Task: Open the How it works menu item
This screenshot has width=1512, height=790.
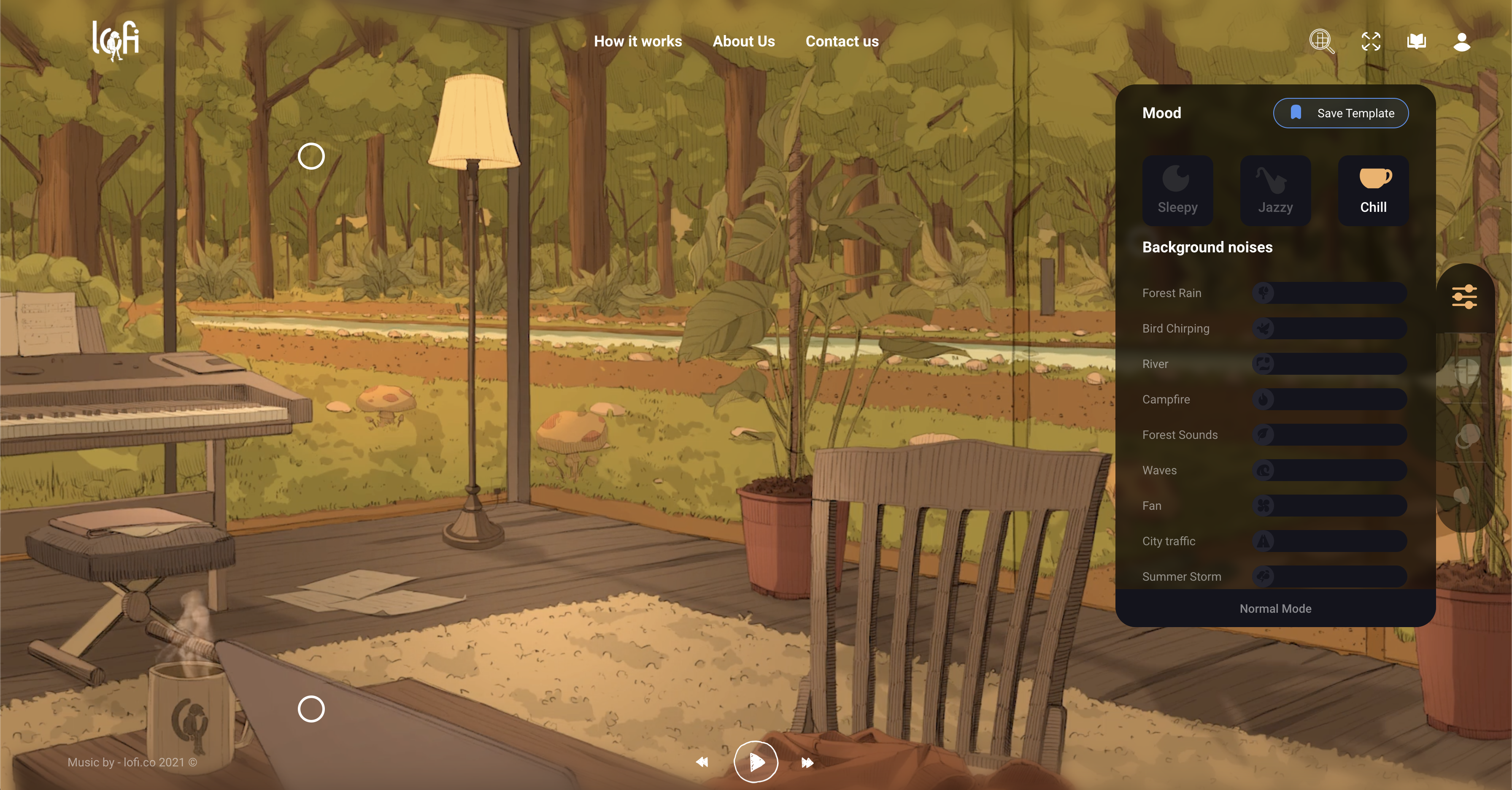Action: tap(637, 41)
